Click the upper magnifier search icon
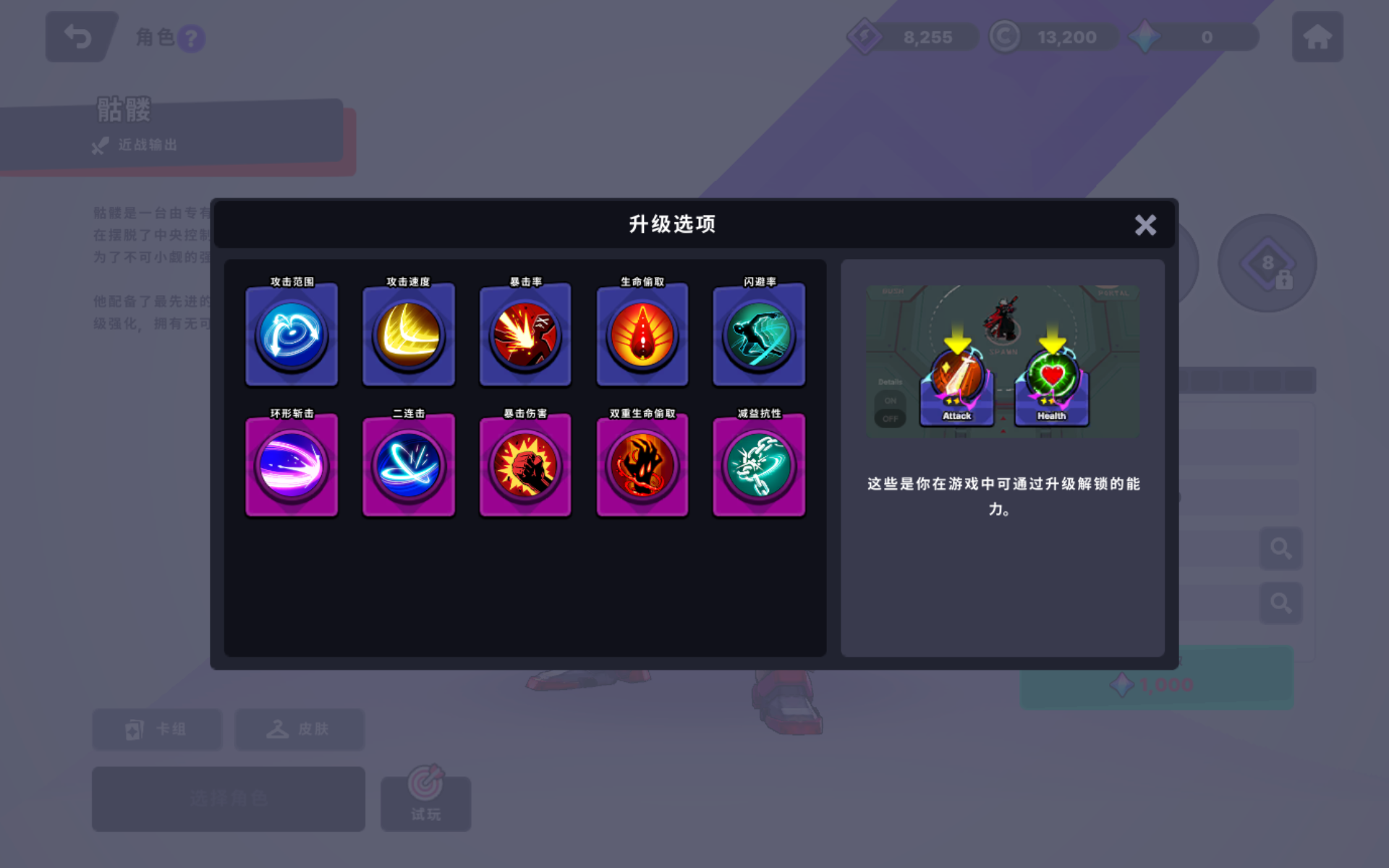The height and width of the screenshot is (868, 1389). 1280,549
